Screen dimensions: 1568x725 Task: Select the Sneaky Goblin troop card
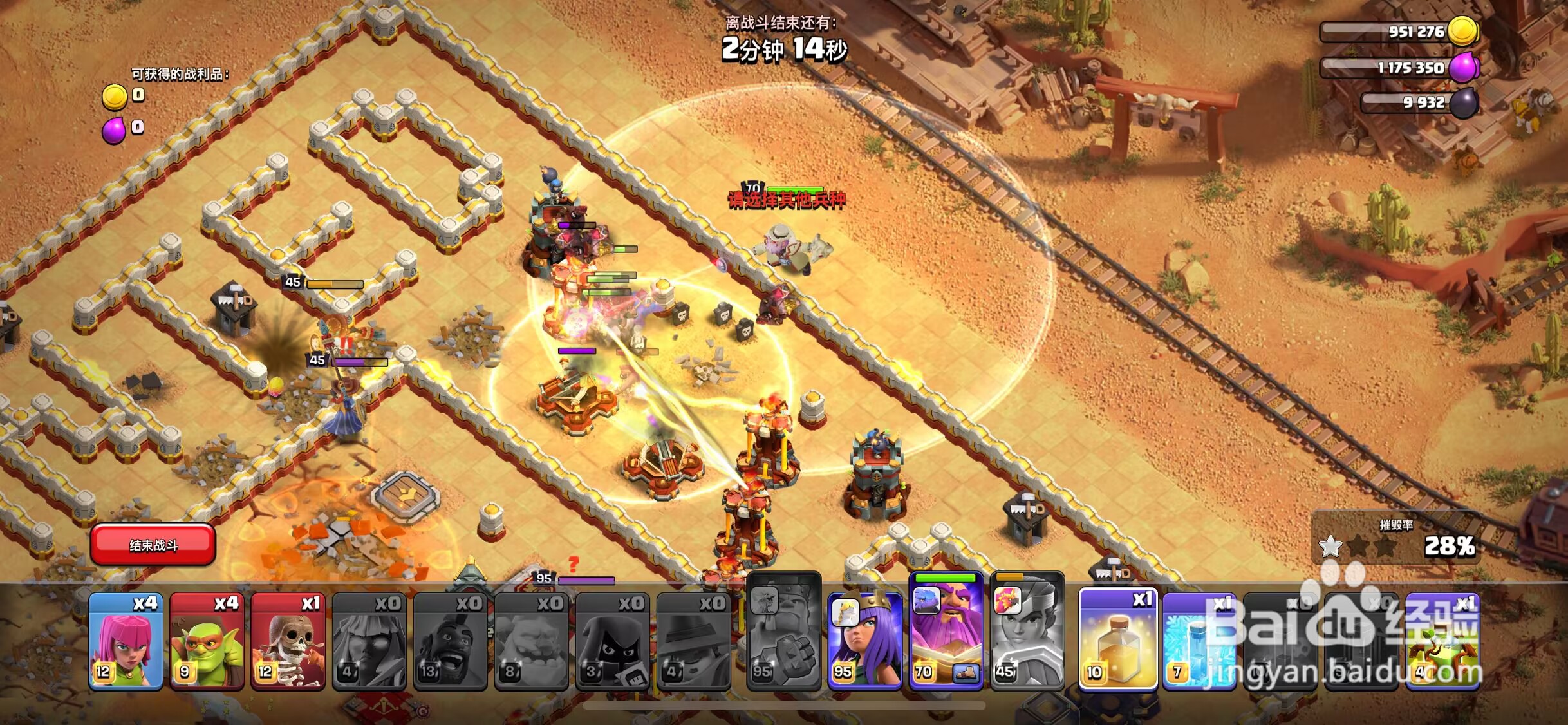point(207,640)
